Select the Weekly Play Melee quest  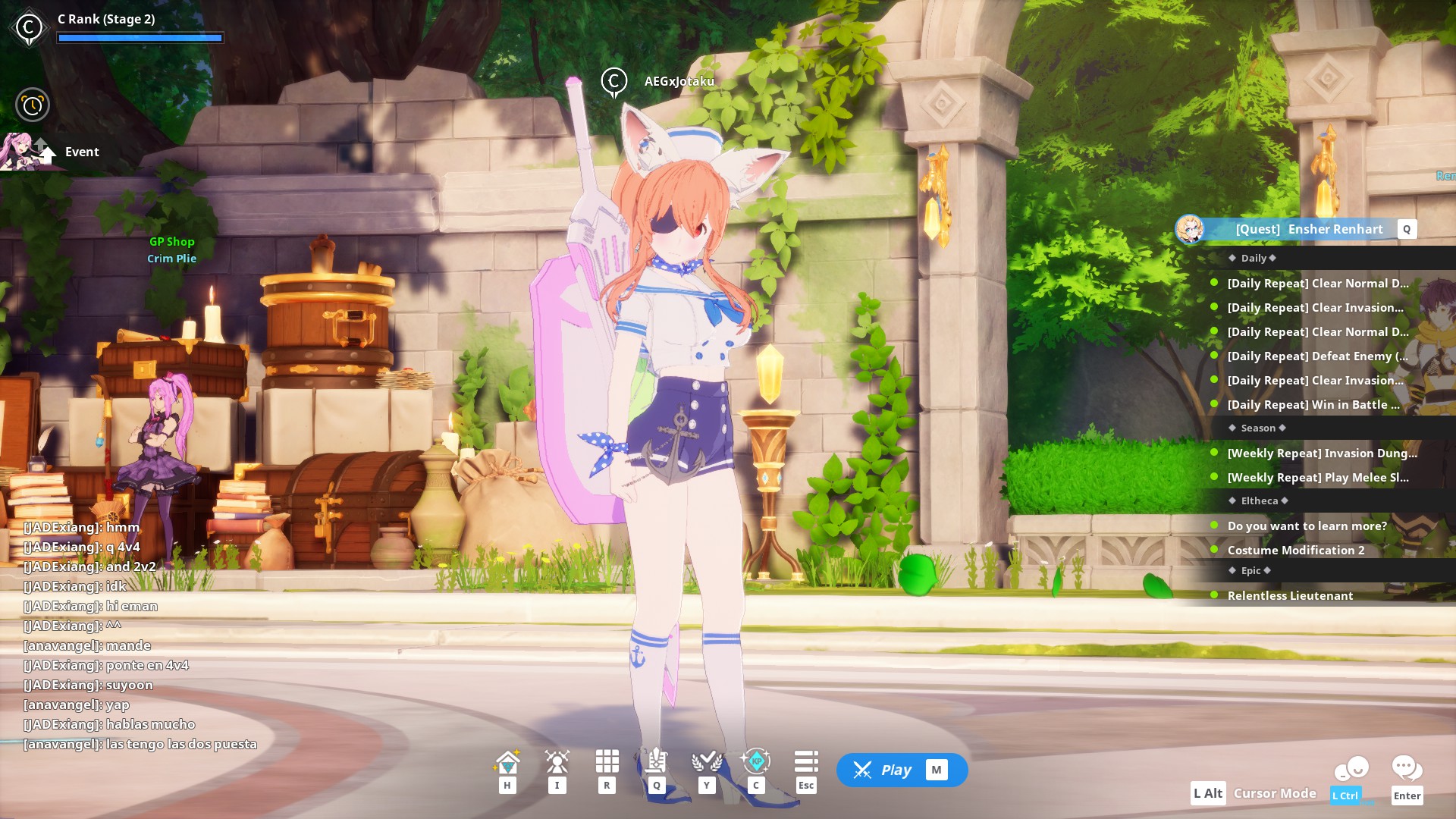(1318, 478)
